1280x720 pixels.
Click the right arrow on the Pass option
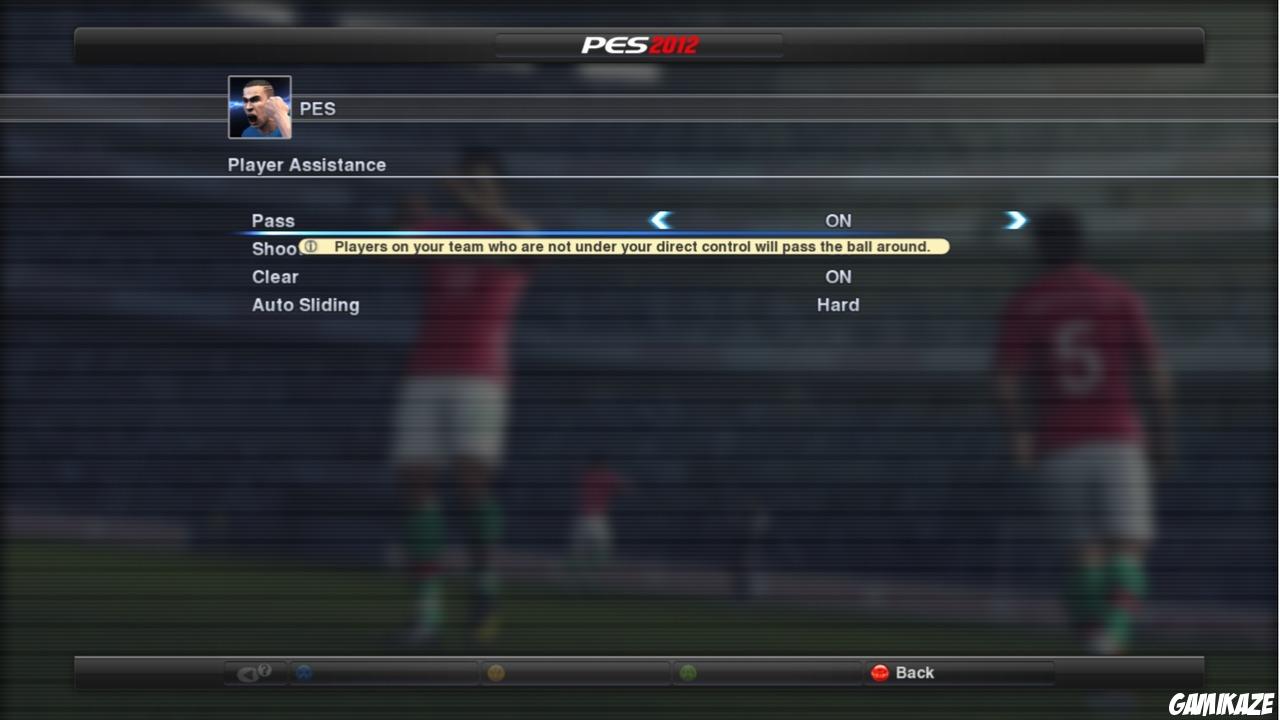pyautogui.click(x=1015, y=220)
